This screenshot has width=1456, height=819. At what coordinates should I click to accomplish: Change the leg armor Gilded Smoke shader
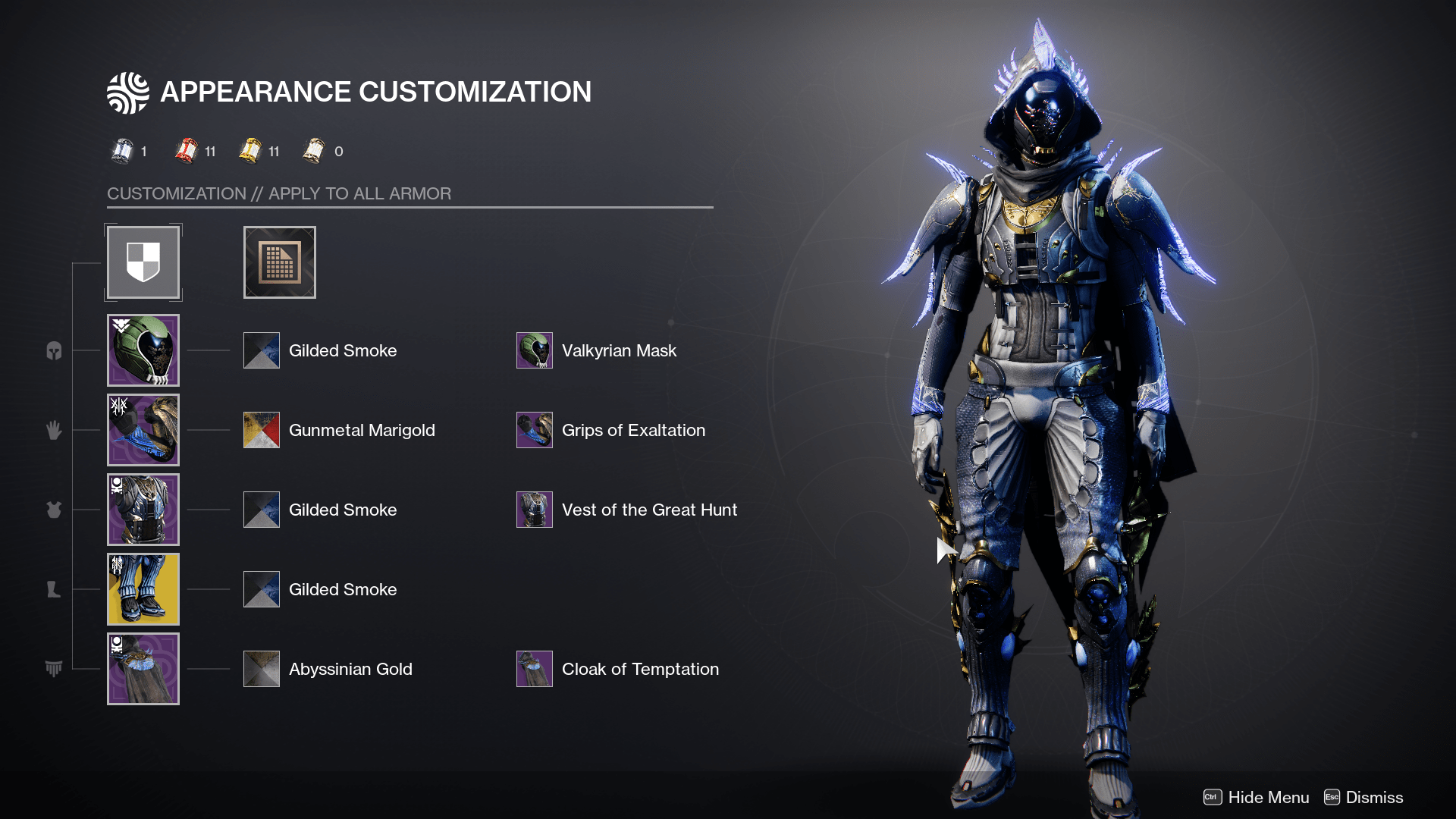tap(262, 589)
